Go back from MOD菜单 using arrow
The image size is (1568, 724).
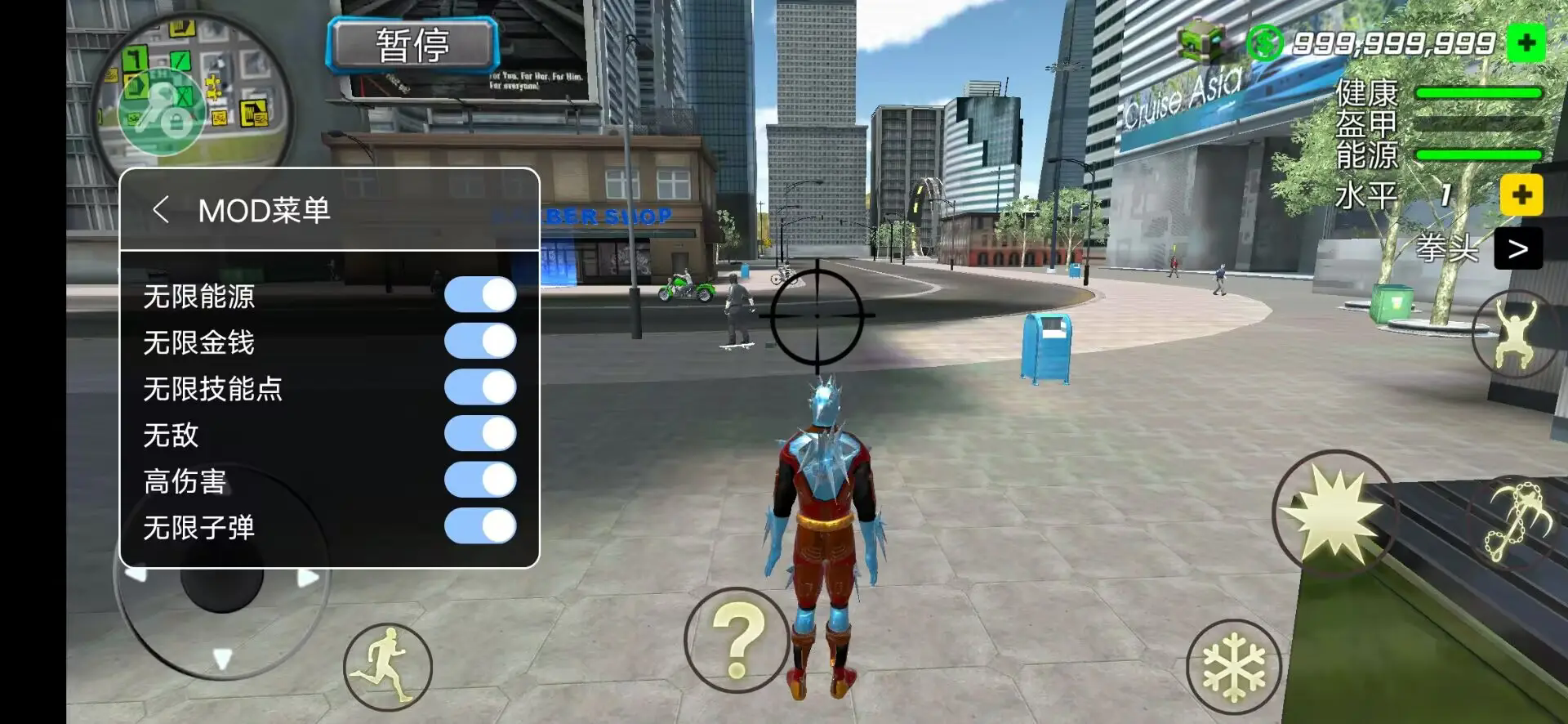[161, 210]
